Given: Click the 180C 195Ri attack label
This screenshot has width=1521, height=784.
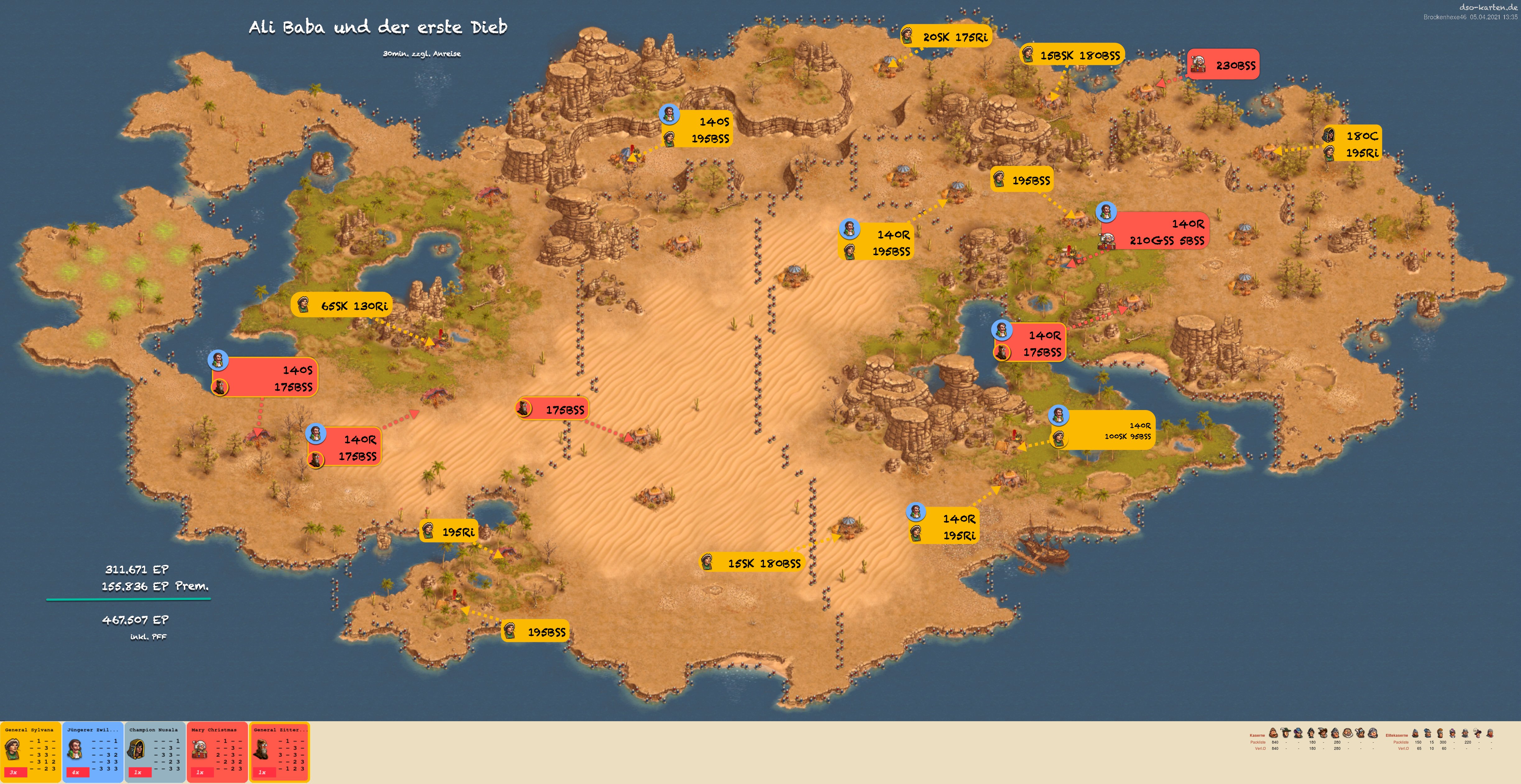Looking at the screenshot, I should coord(1352,144).
